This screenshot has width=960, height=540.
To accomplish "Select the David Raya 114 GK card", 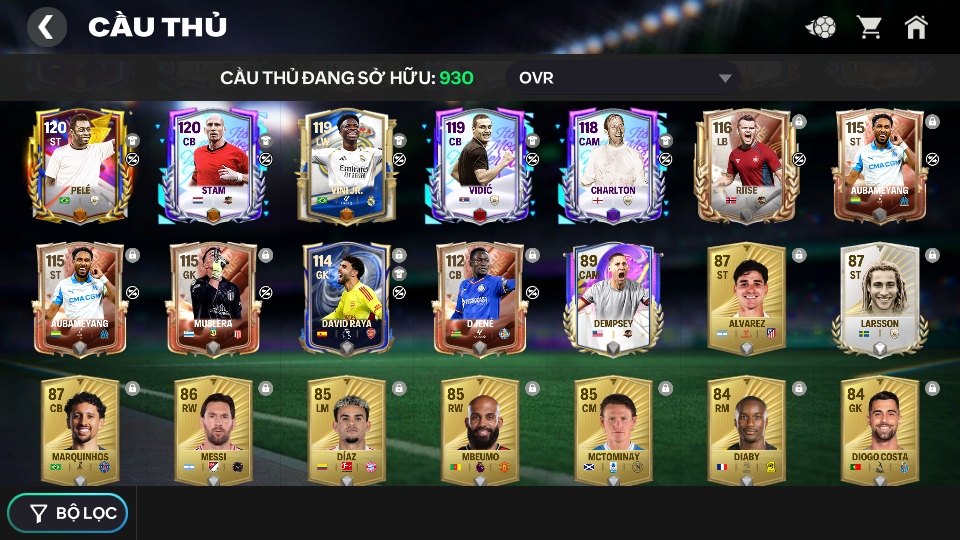I will [x=346, y=298].
